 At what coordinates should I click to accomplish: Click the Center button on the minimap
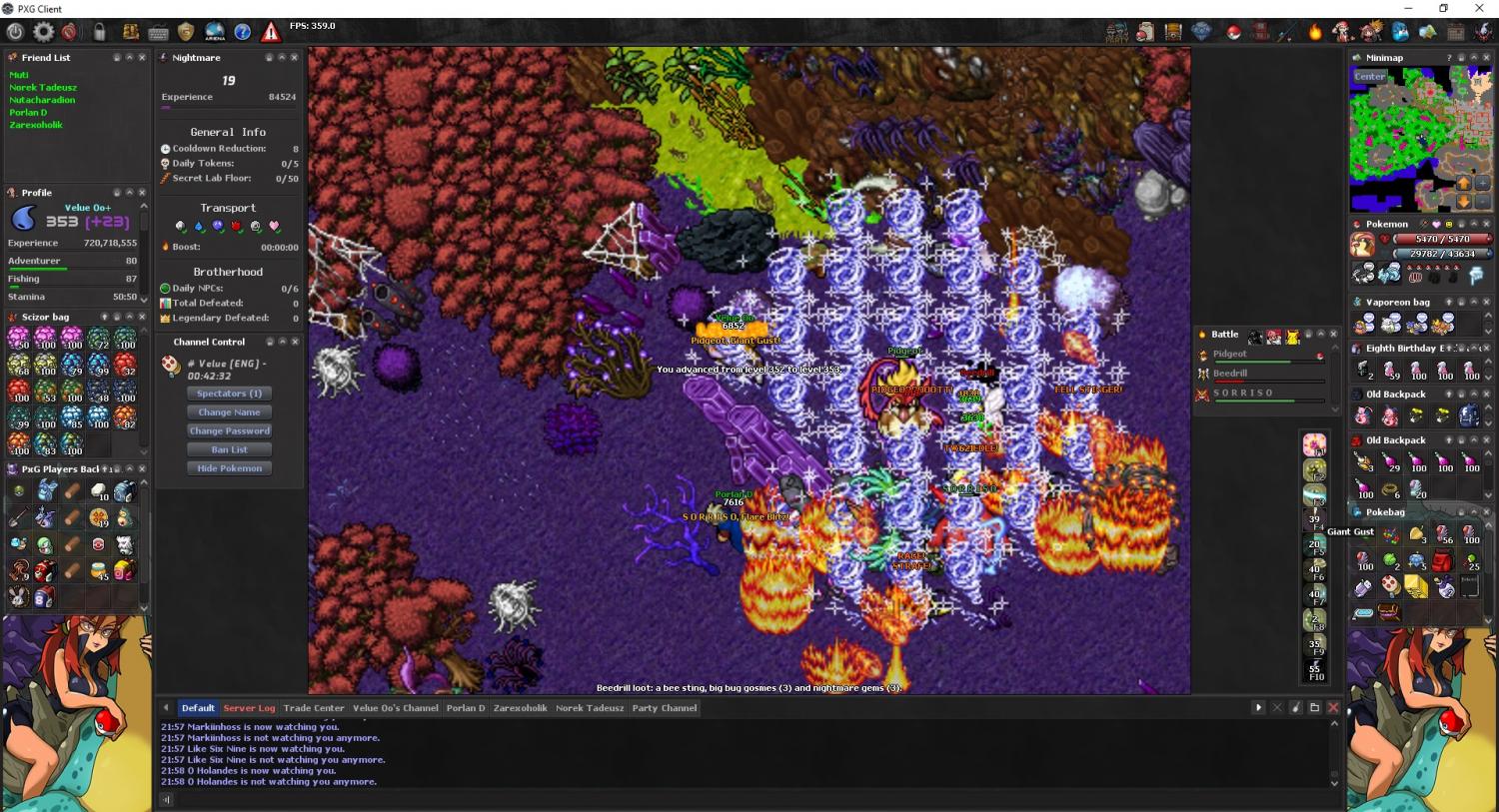1370,77
